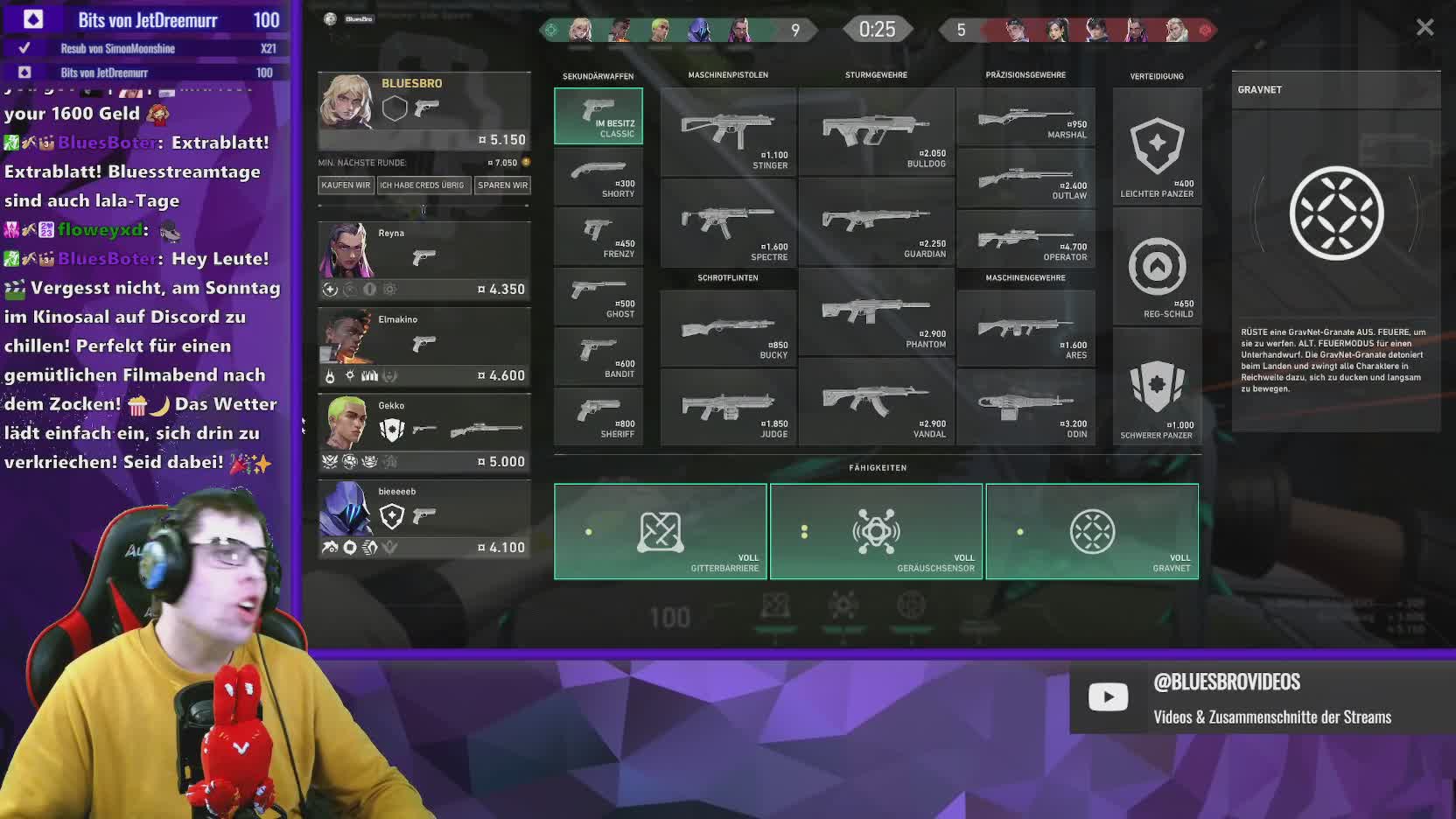Choose the Geräuschsensor ability
The image size is (1456, 819).
[x=876, y=532]
